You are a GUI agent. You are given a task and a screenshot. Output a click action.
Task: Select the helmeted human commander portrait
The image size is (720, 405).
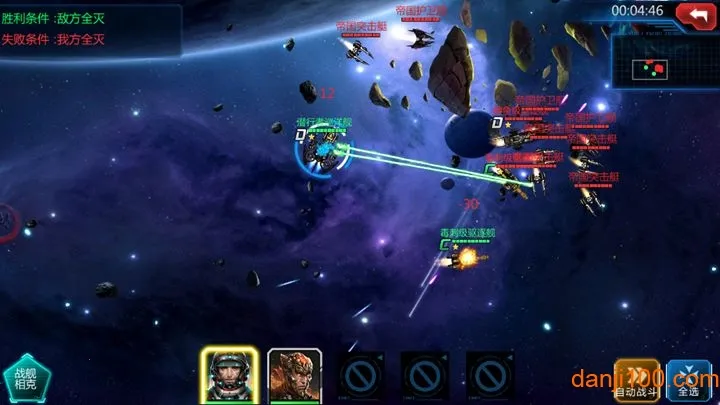(229, 375)
